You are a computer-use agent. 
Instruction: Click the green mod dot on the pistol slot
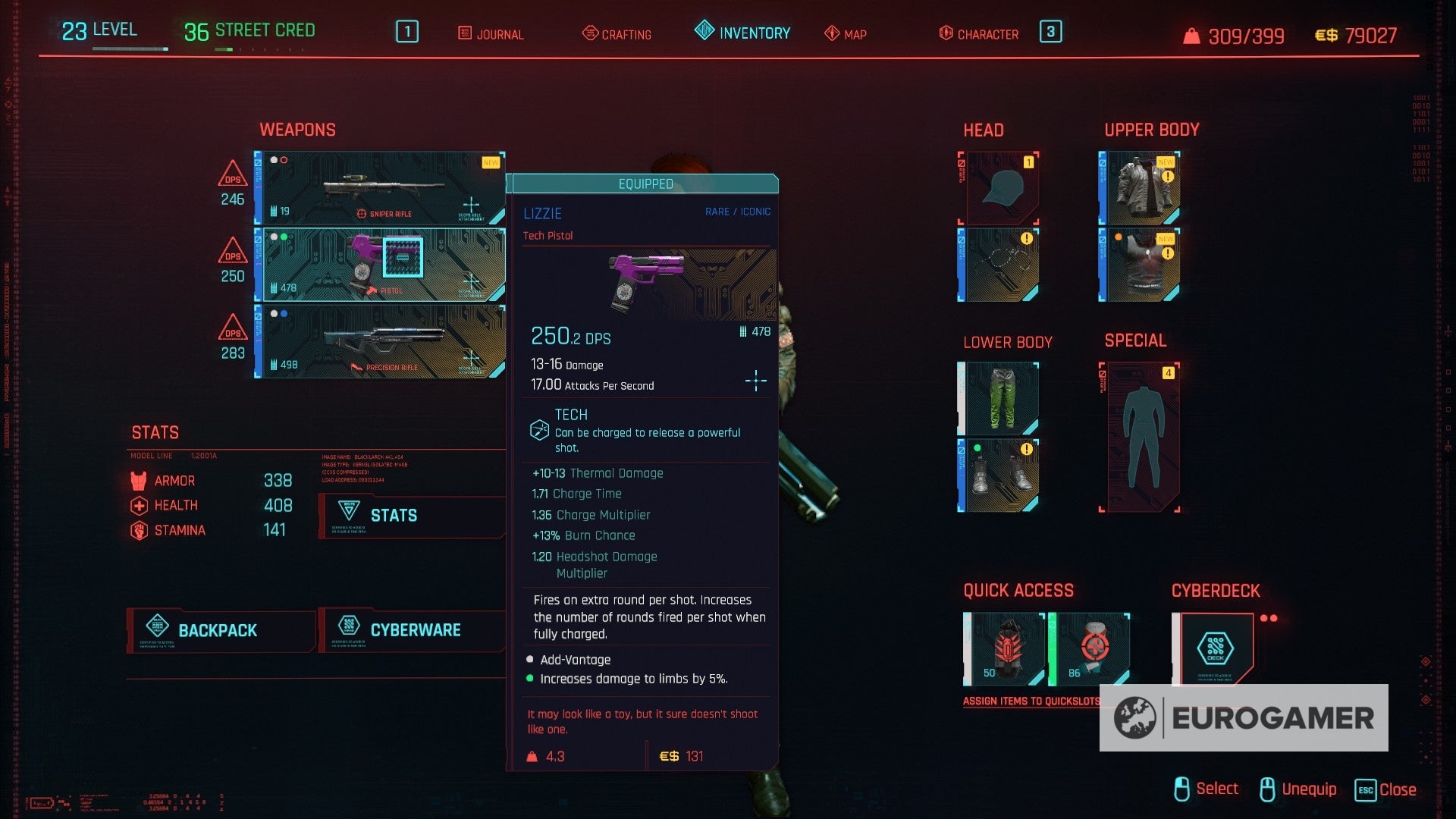(284, 237)
